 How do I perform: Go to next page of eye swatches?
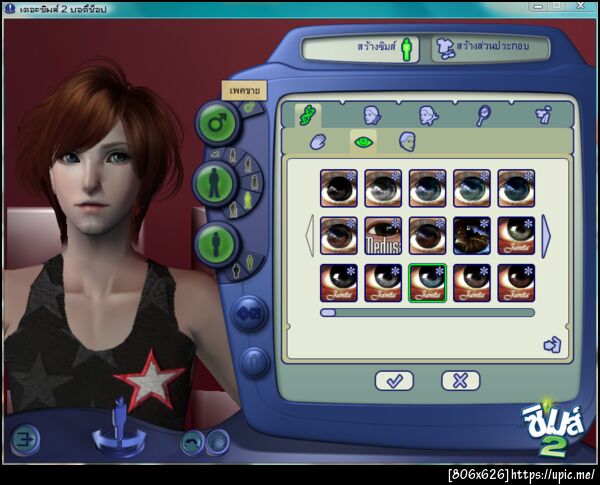546,234
